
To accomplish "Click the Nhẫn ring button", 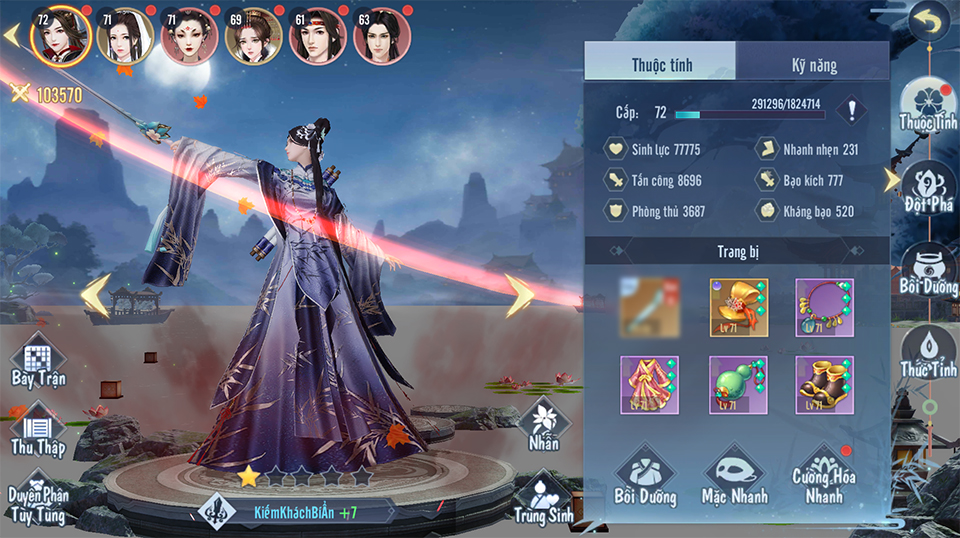I will 544,424.
